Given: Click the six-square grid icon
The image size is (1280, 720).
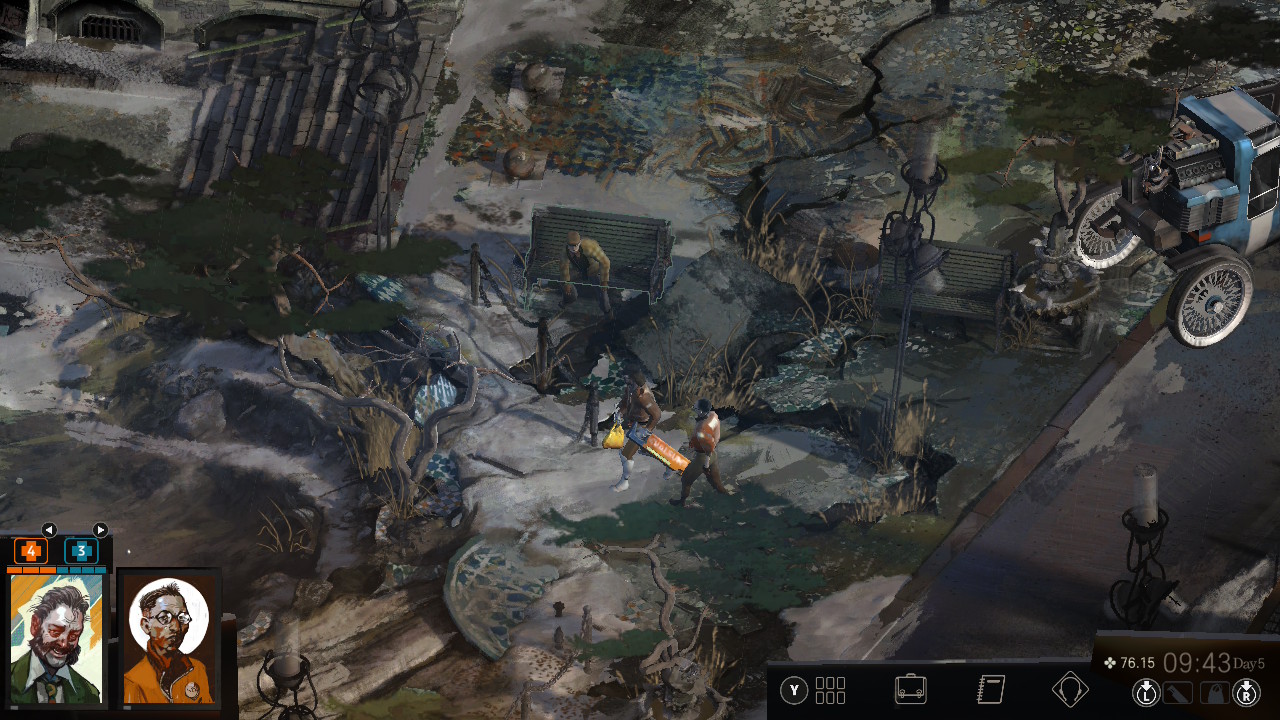Looking at the screenshot, I should tap(830, 690).
